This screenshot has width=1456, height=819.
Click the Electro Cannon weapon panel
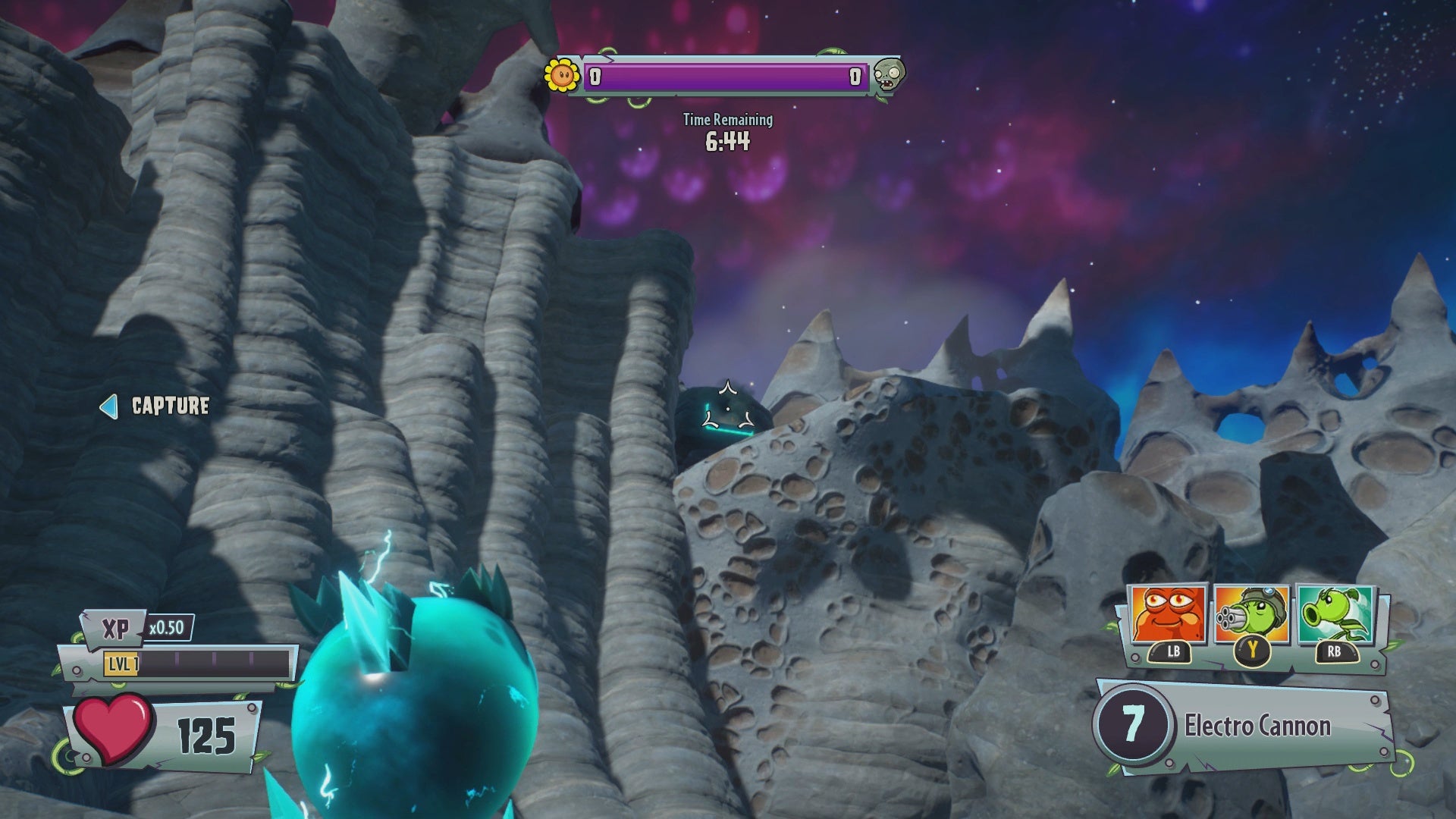pos(1244,726)
